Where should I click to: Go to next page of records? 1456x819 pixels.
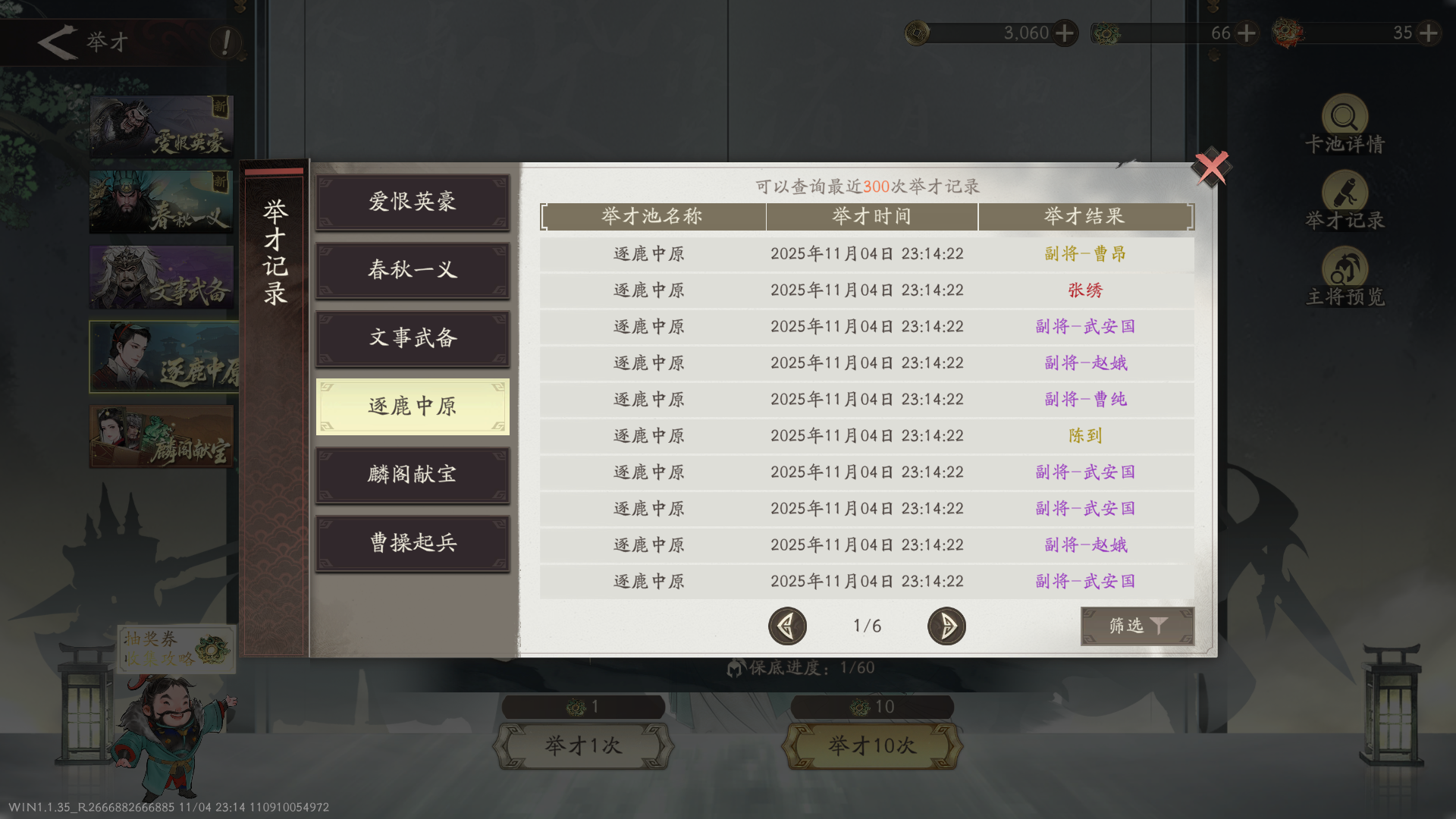pos(946,626)
